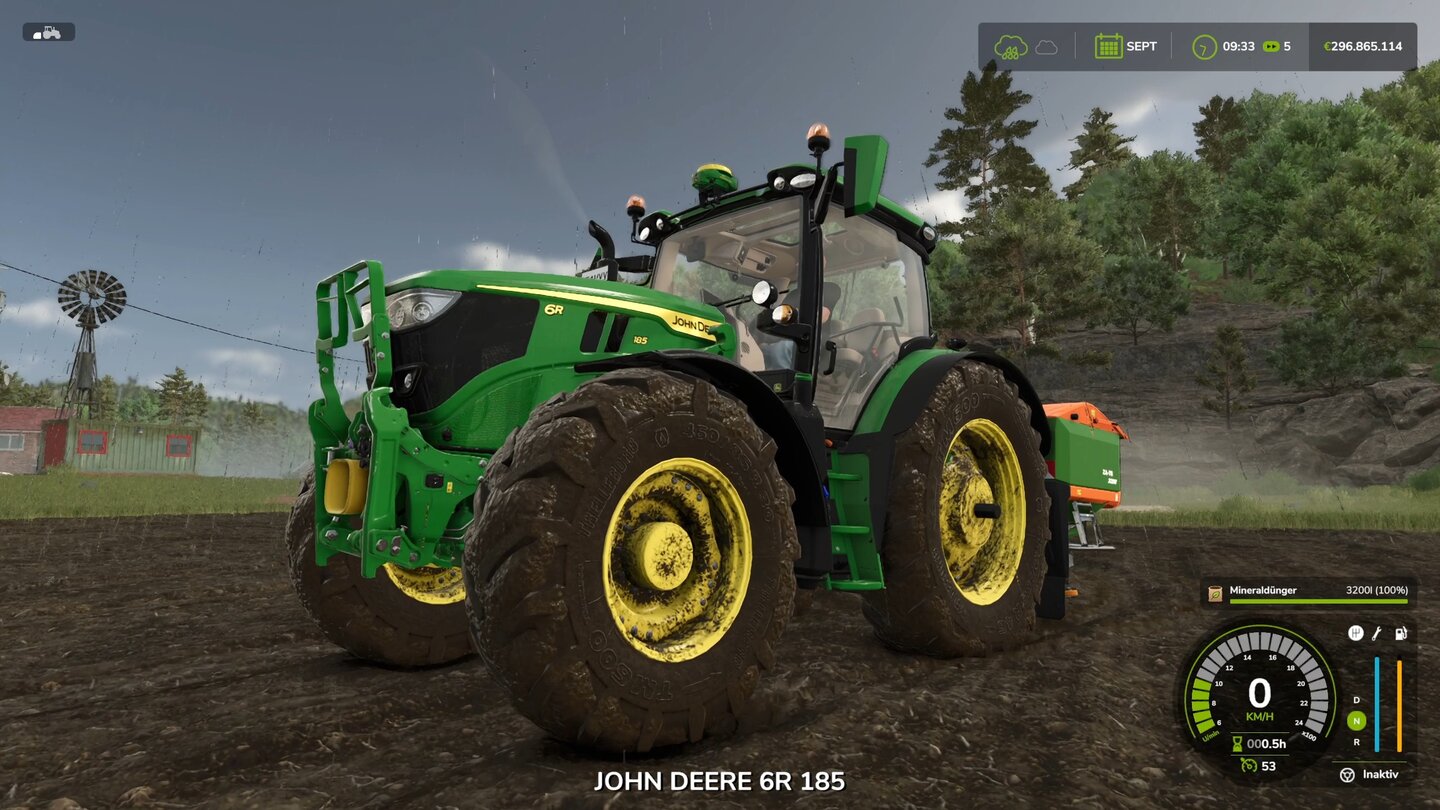Toggle the fast-forward time speed indicator
Viewport: 1440px width, 810px height.
[1272, 45]
